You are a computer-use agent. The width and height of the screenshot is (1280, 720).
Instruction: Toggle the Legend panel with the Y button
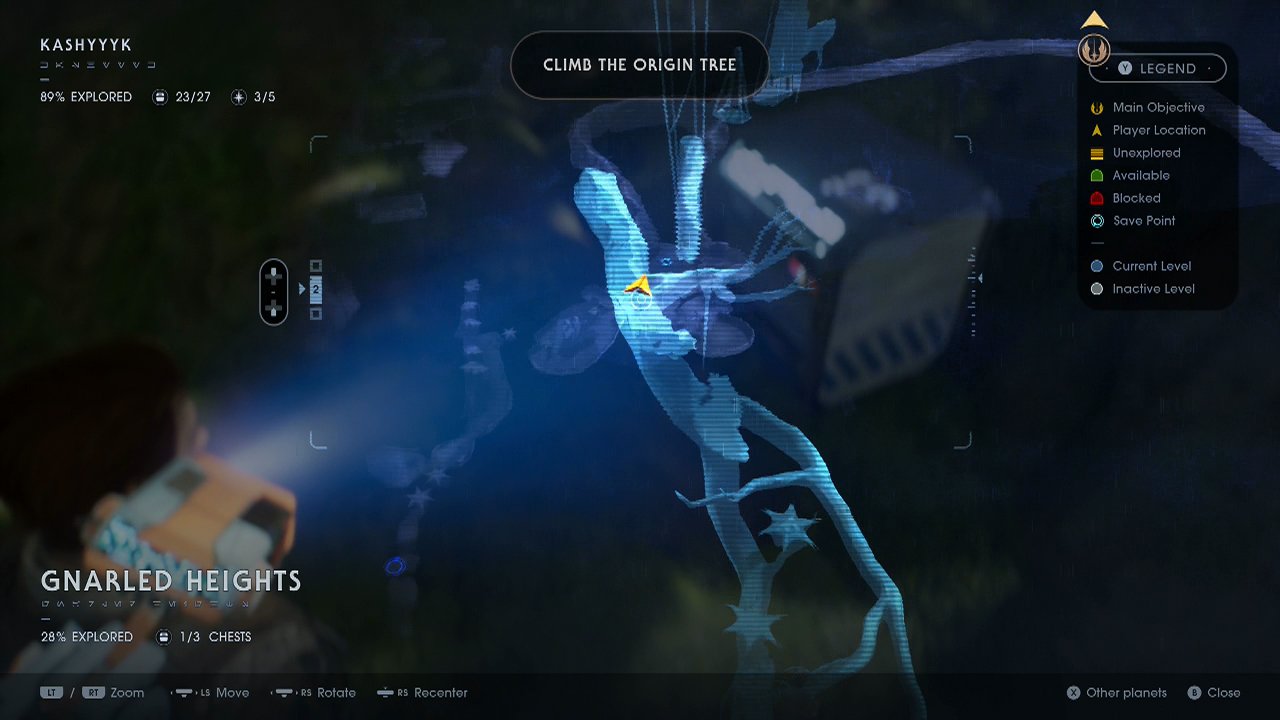pos(1127,68)
